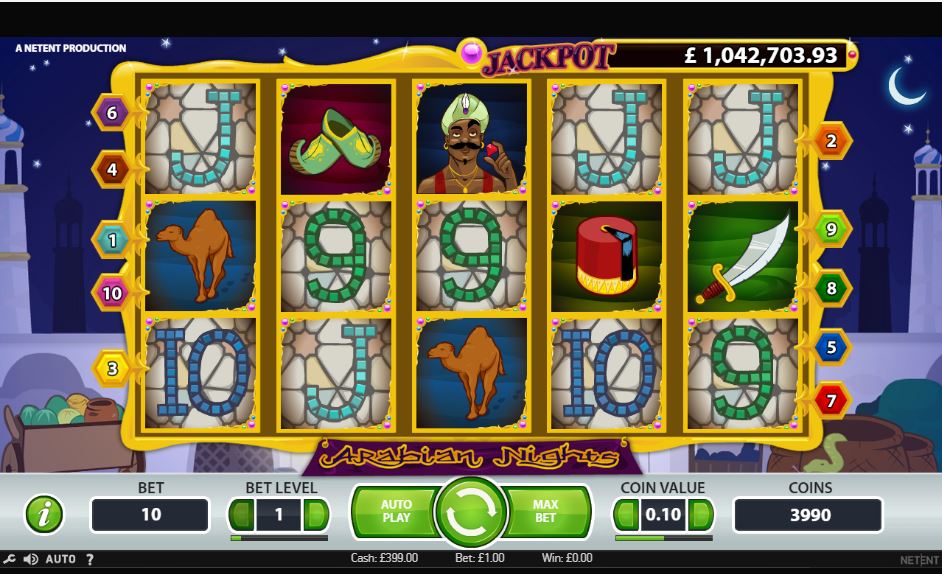Raise the coin value
The height and width of the screenshot is (574, 942).
point(701,515)
